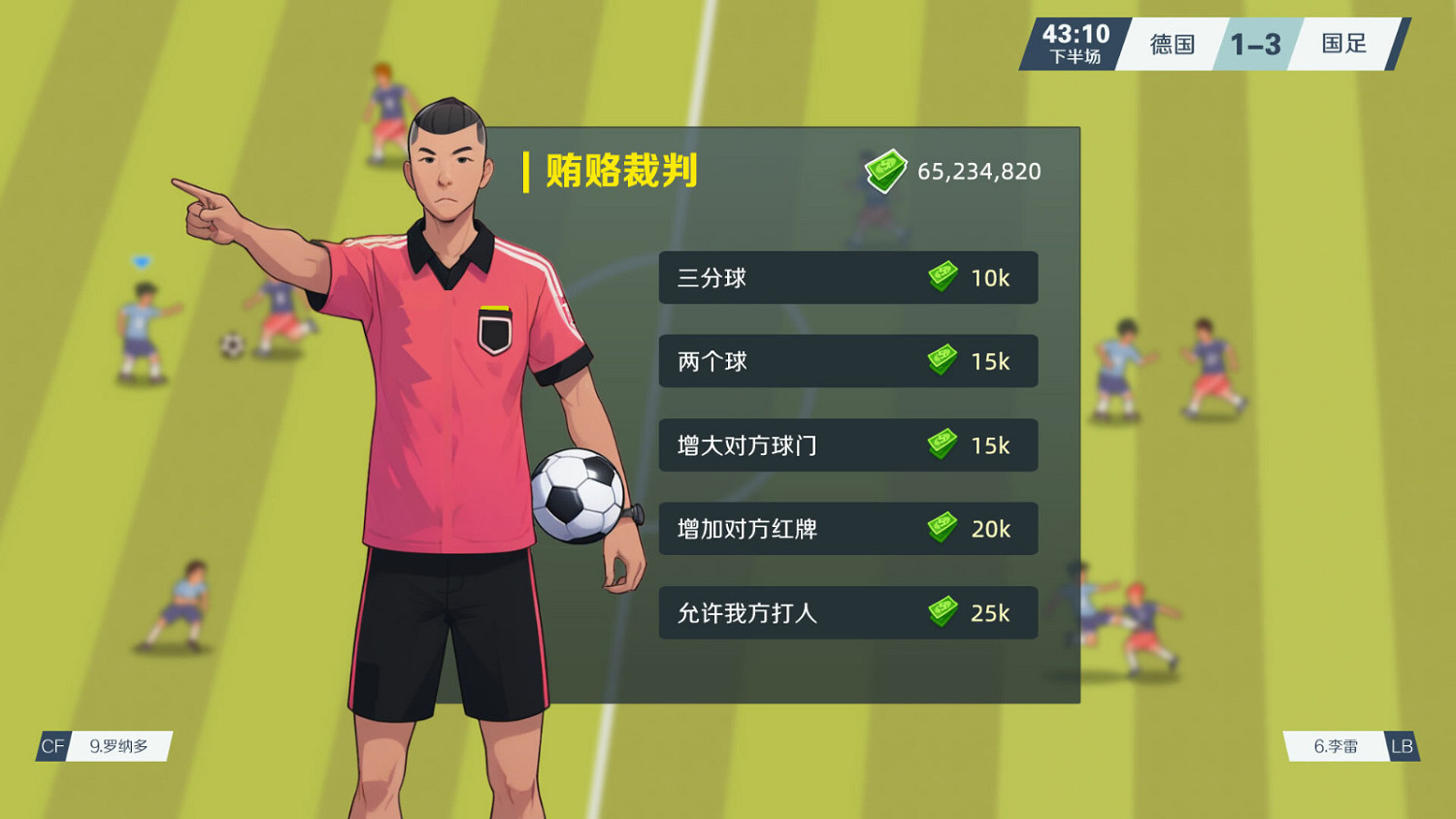Screen dimensions: 1456x819
Task: Click the 1-3 score display
Action: pyautogui.click(x=1257, y=44)
